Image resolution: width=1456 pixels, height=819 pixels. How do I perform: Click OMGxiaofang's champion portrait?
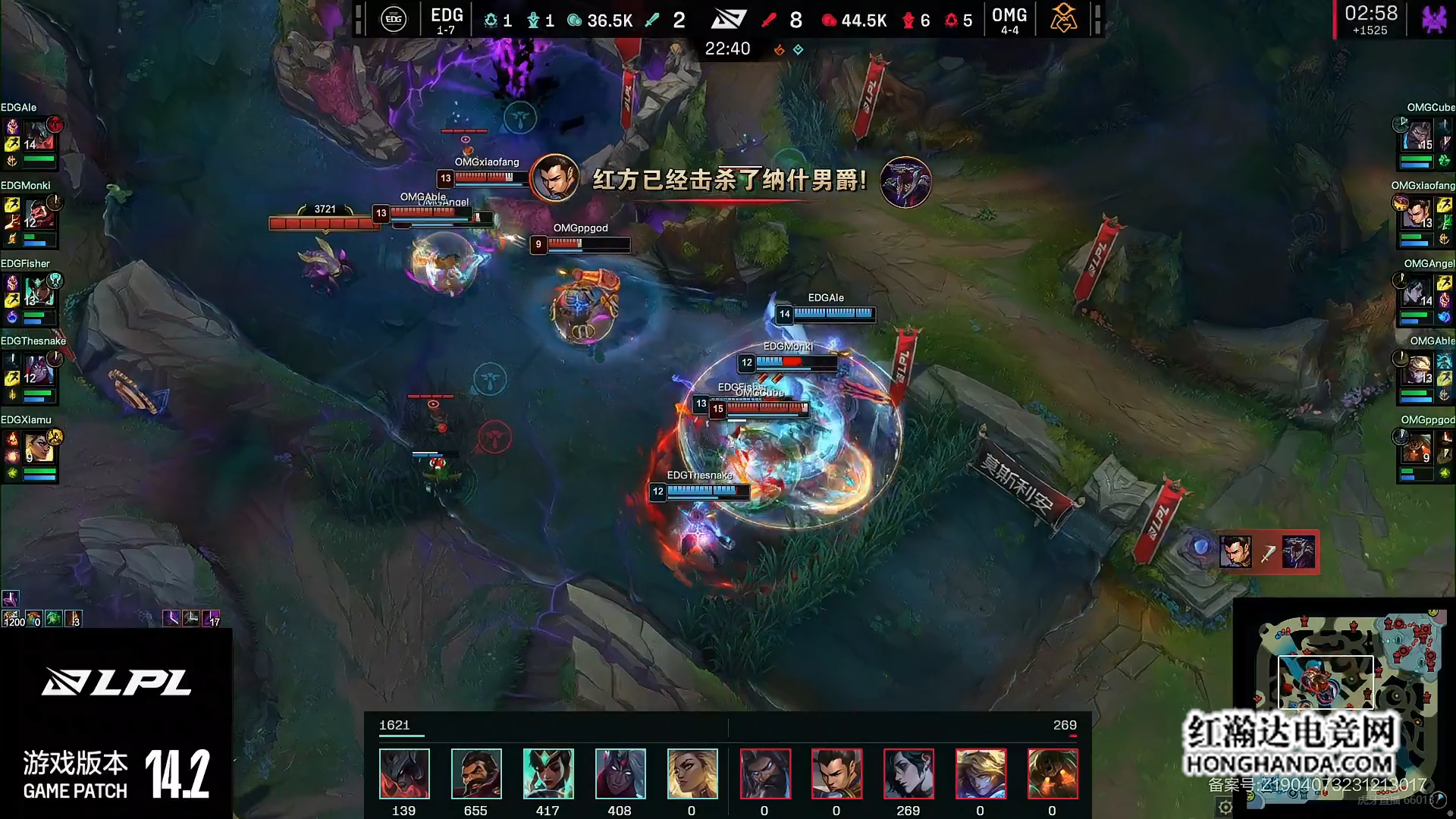click(1415, 215)
